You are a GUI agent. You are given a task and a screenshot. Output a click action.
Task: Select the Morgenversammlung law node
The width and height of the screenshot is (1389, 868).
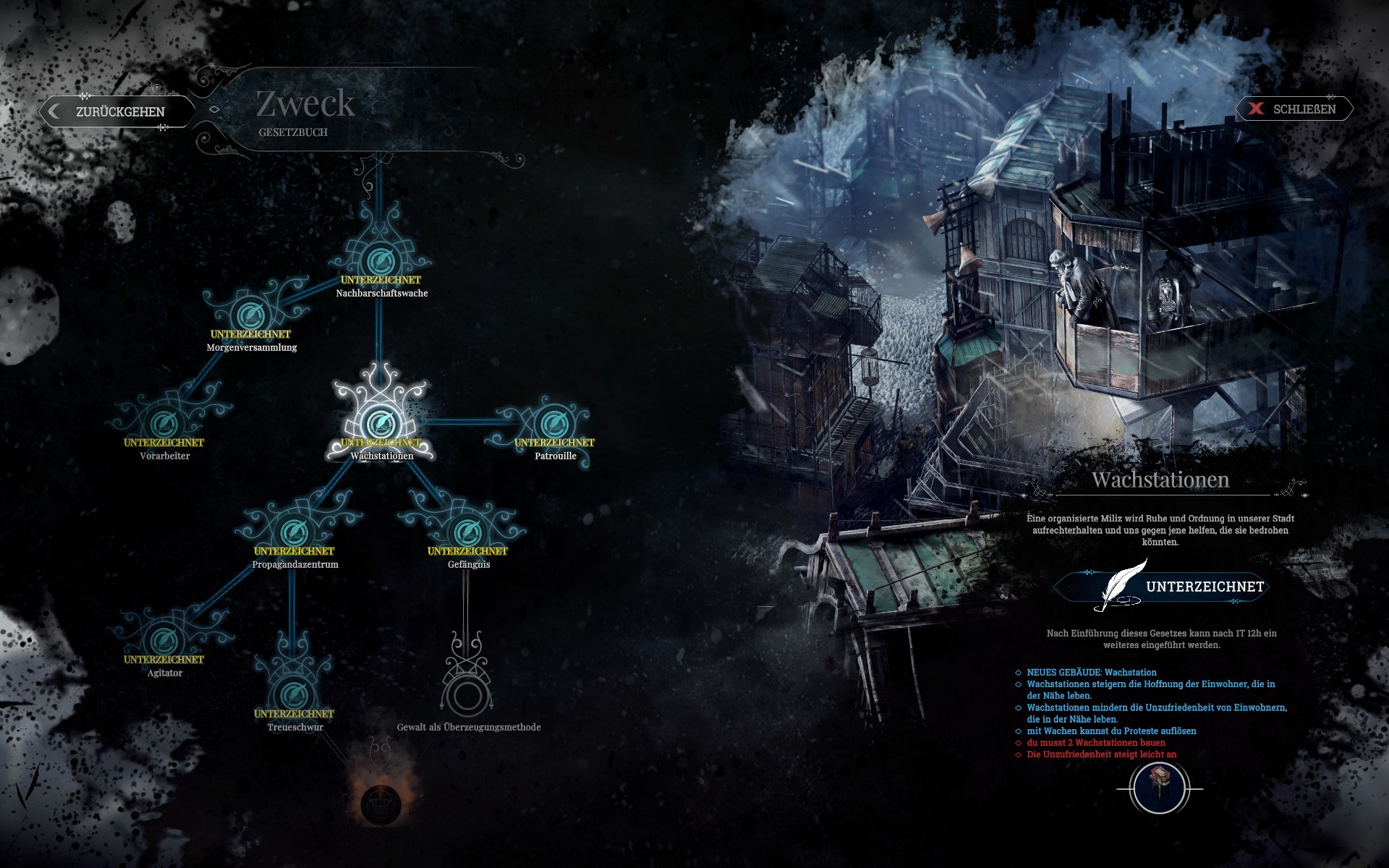[251, 315]
